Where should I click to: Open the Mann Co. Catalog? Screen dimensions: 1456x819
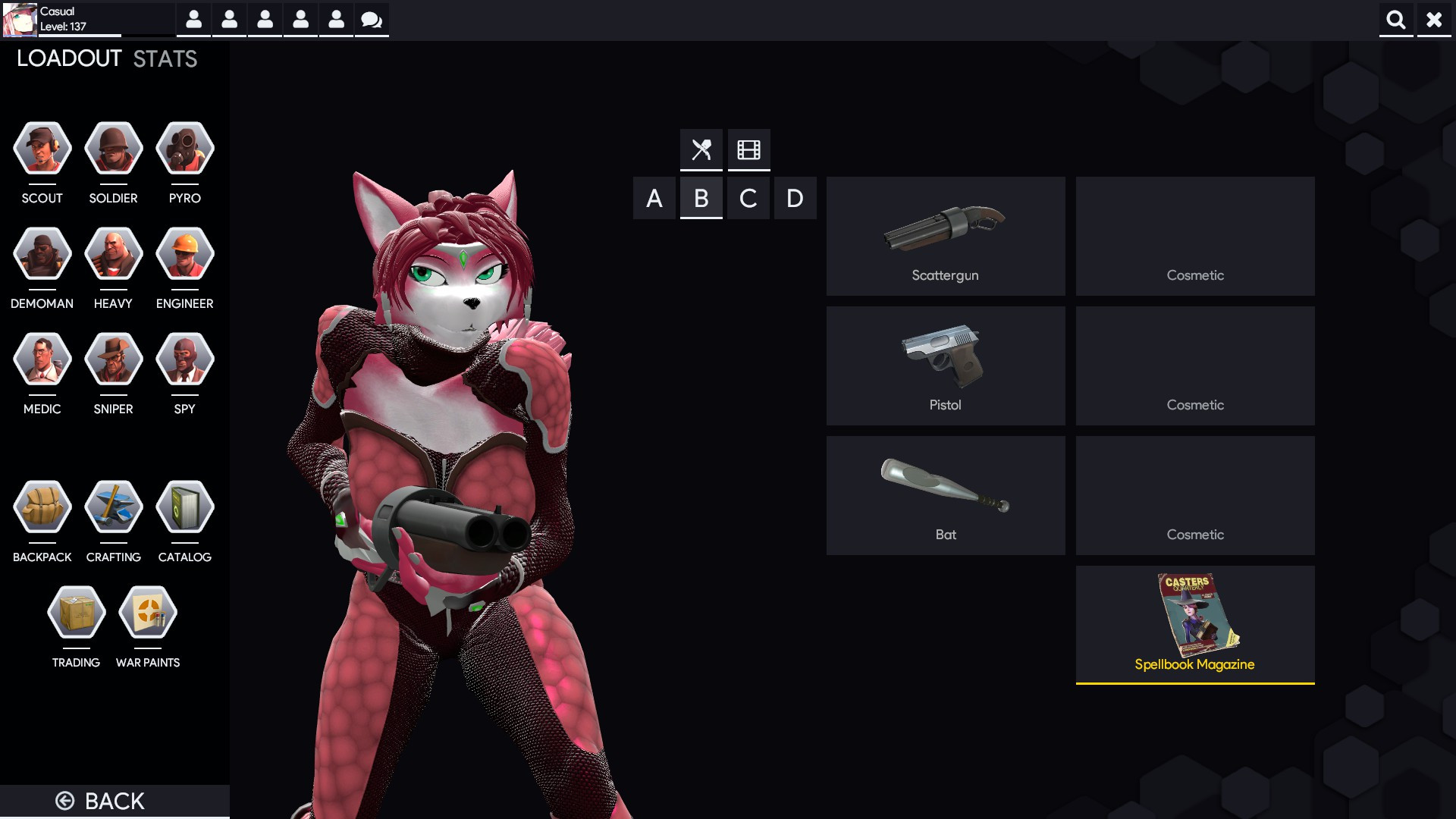tap(184, 507)
